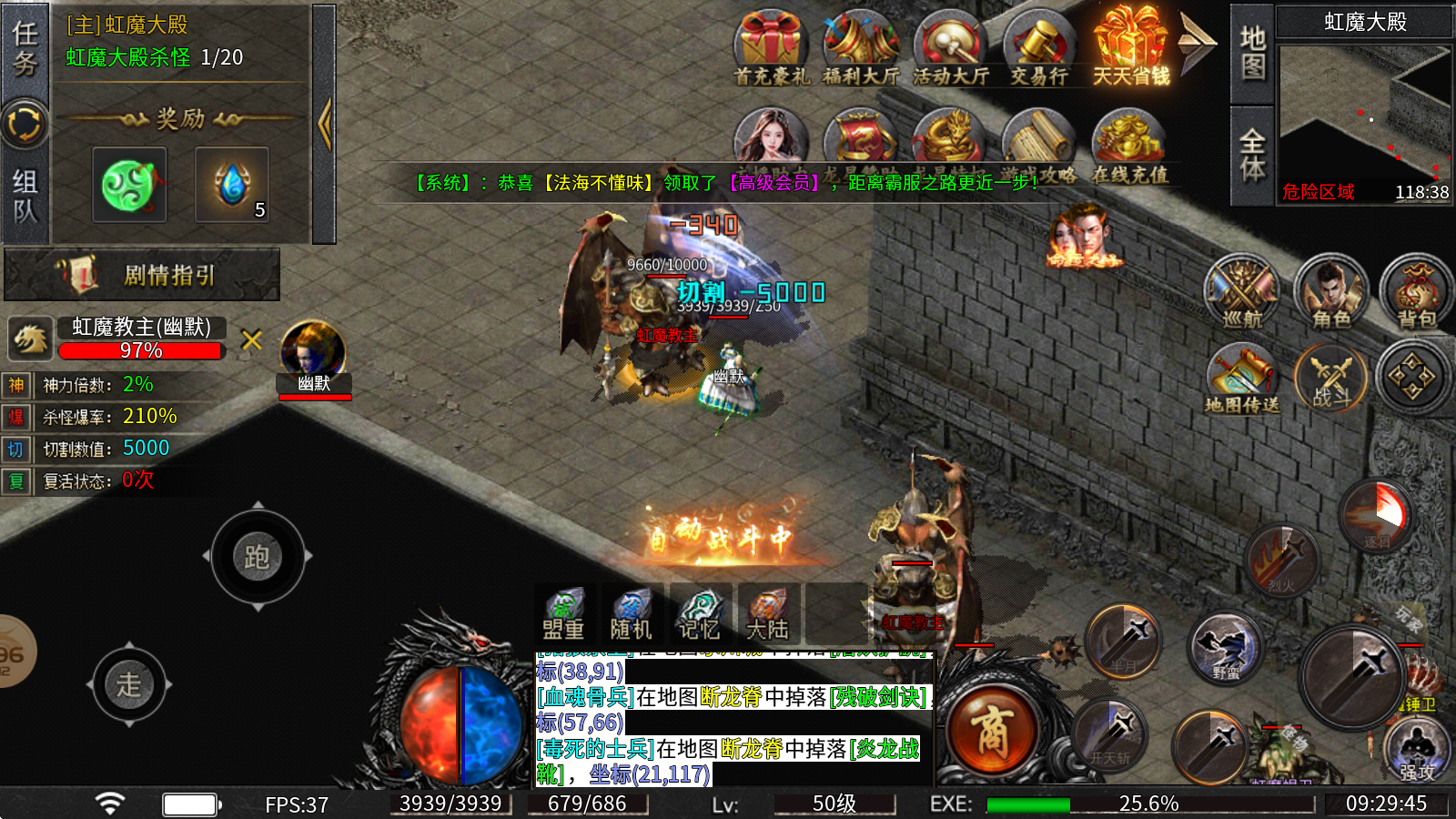Open the 剧情指引 story guide
This screenshot has width=1456, height=819.
pos(143,275)
